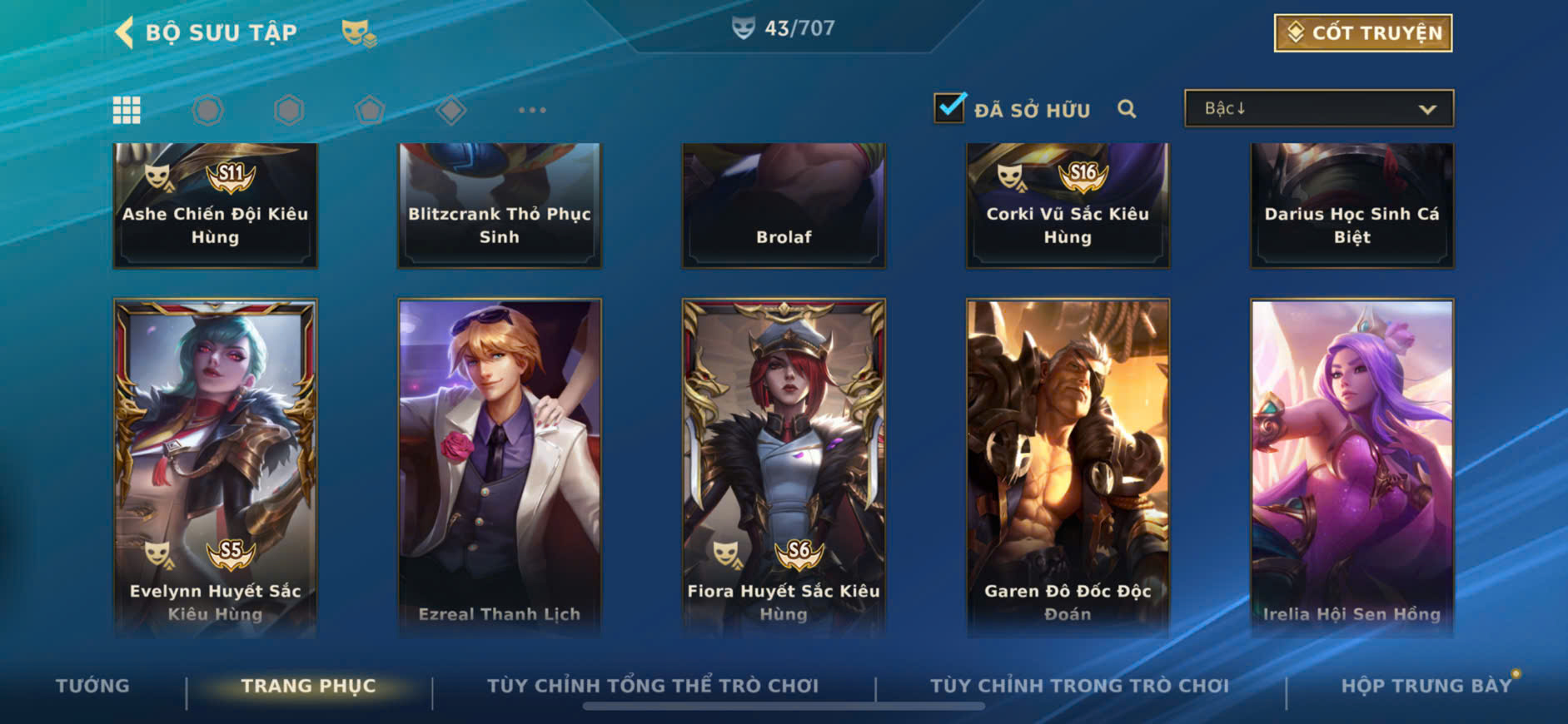Choose the diamond-shaped rarity filter
This screenshot has height=724, width=1568.
click(450, 110)
